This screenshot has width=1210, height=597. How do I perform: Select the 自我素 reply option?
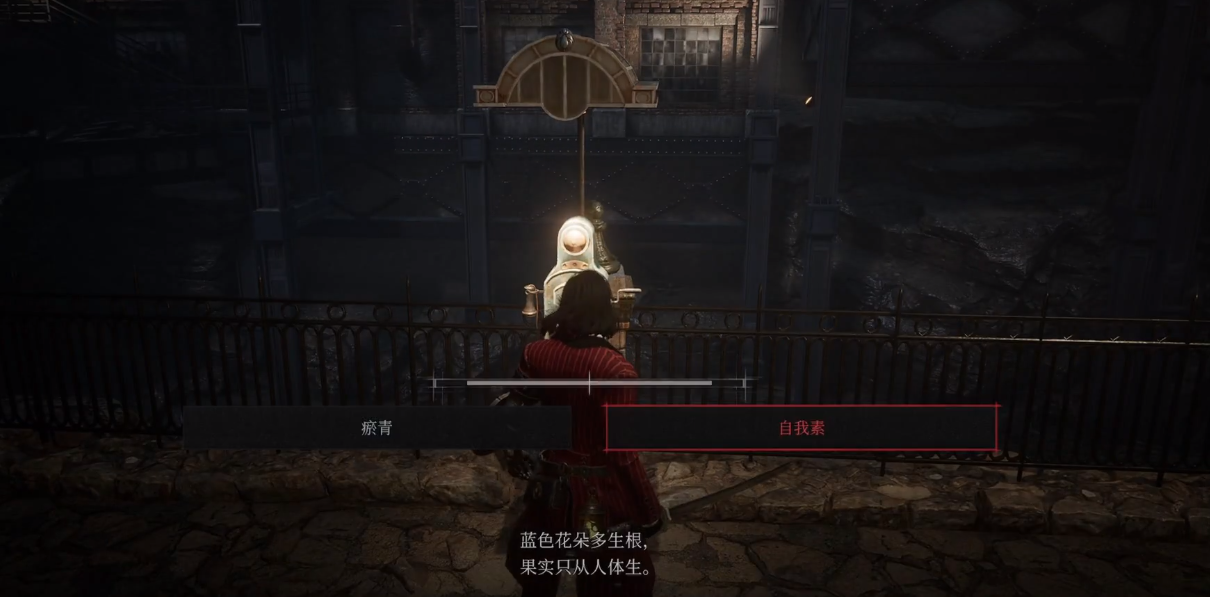[x=801, y=428]
